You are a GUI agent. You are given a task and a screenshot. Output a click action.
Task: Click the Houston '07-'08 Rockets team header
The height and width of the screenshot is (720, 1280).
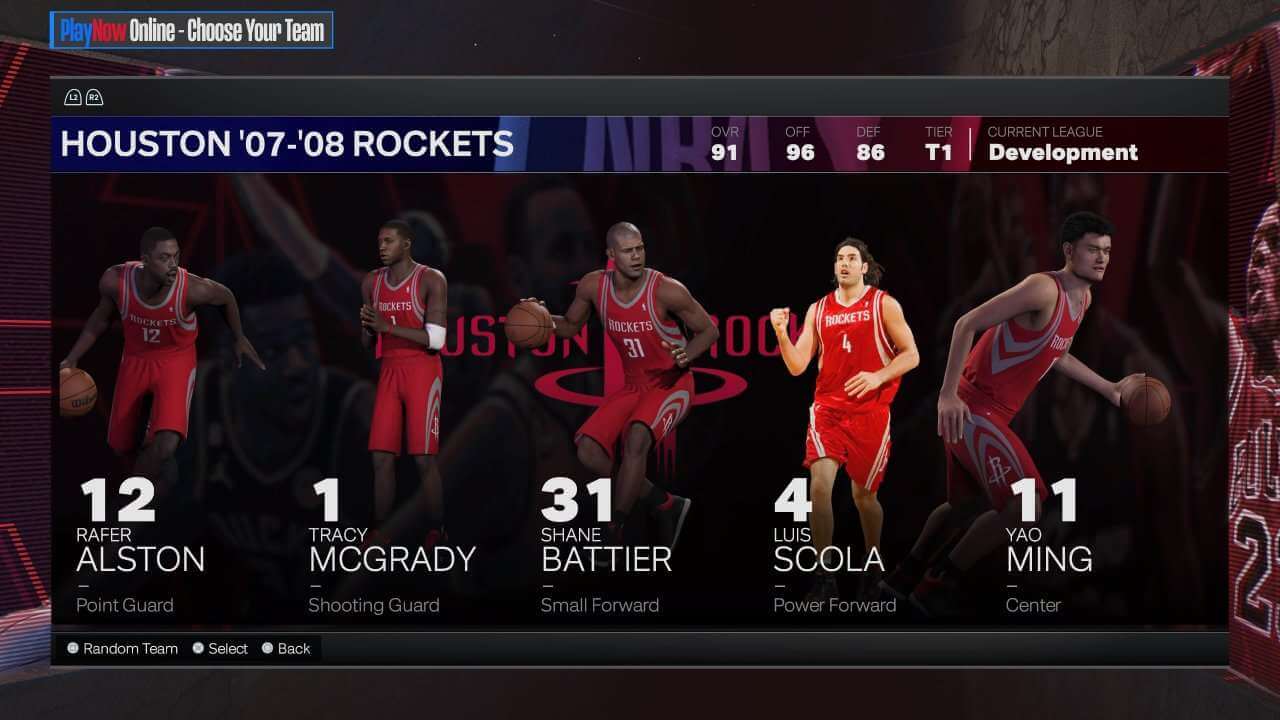pyautogui.click(x=286, y=144)
